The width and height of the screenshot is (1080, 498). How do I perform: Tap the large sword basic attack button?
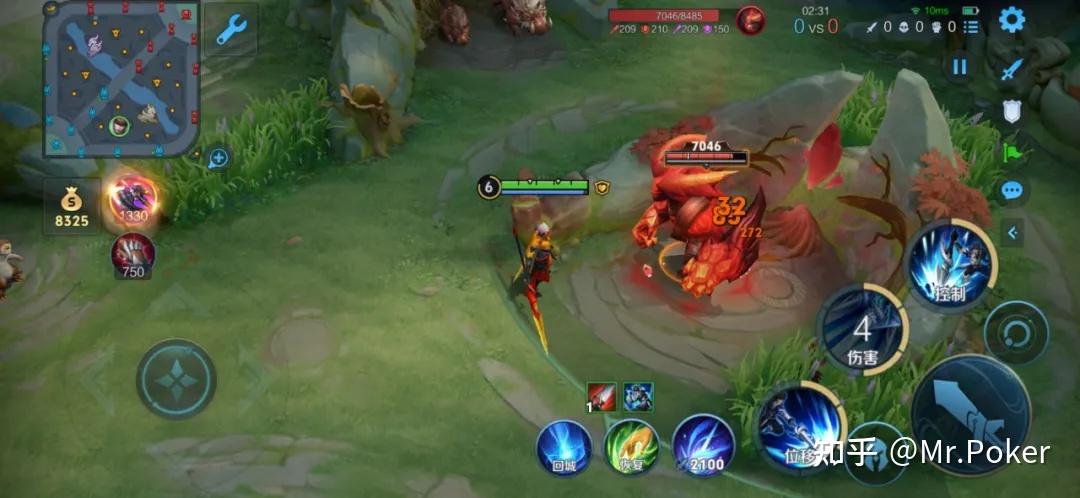pos(970,414)
